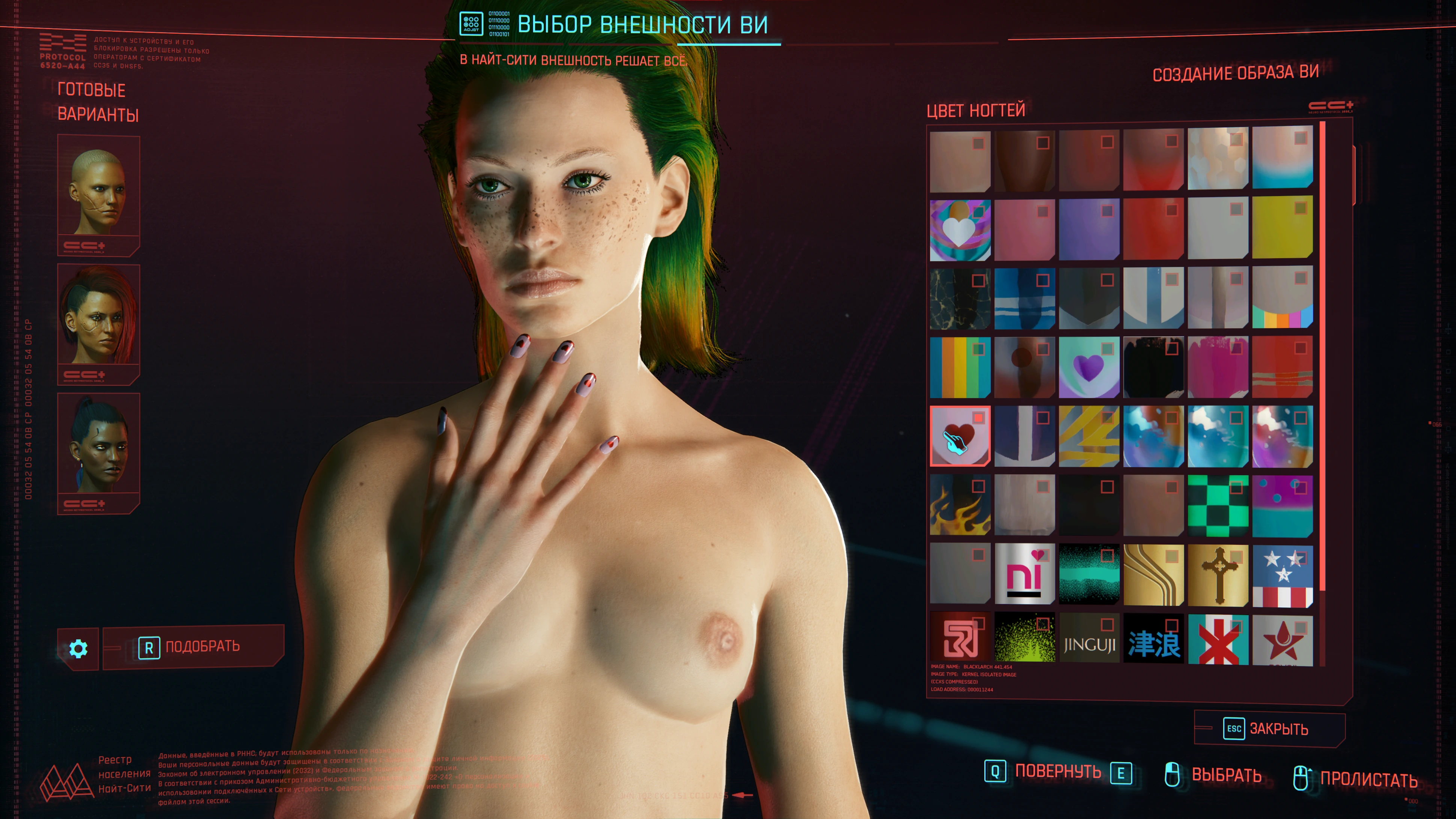
Task: Click the nail color list scrollbar
Action: [1323, 362]
